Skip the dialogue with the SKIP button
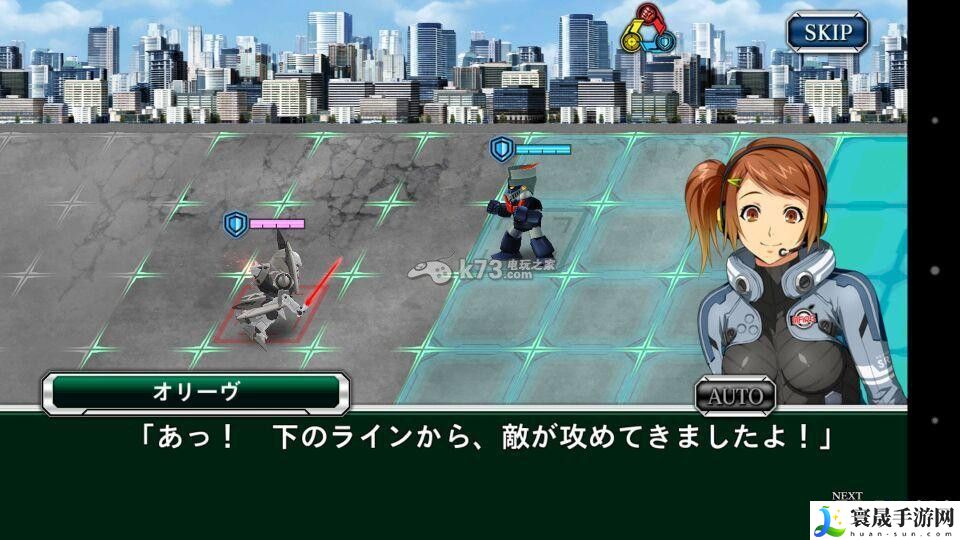This screenshot has height=540, width=960. point(826,32)
